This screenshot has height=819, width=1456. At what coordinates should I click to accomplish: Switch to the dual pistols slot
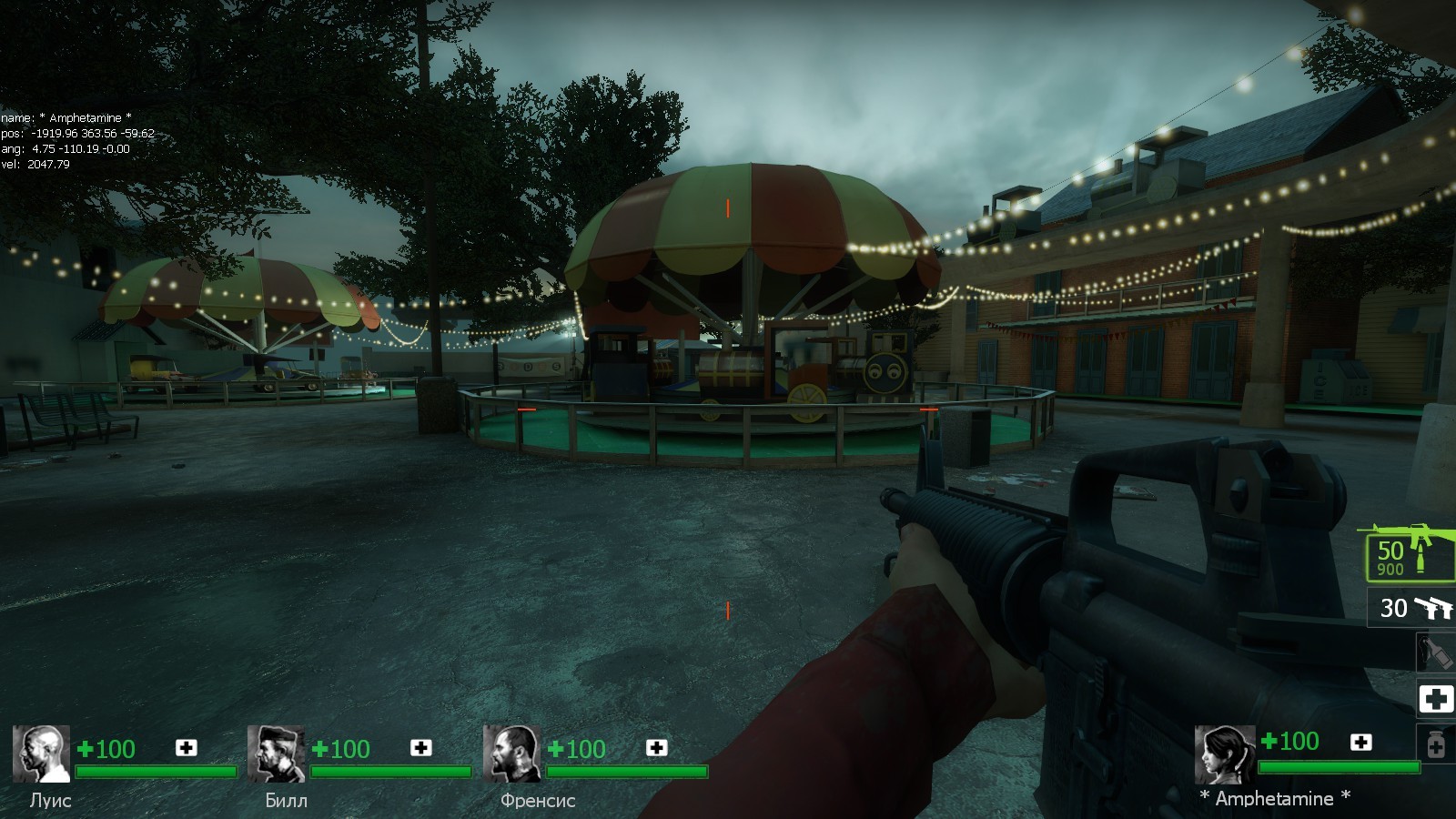[x=1413, y=607]
